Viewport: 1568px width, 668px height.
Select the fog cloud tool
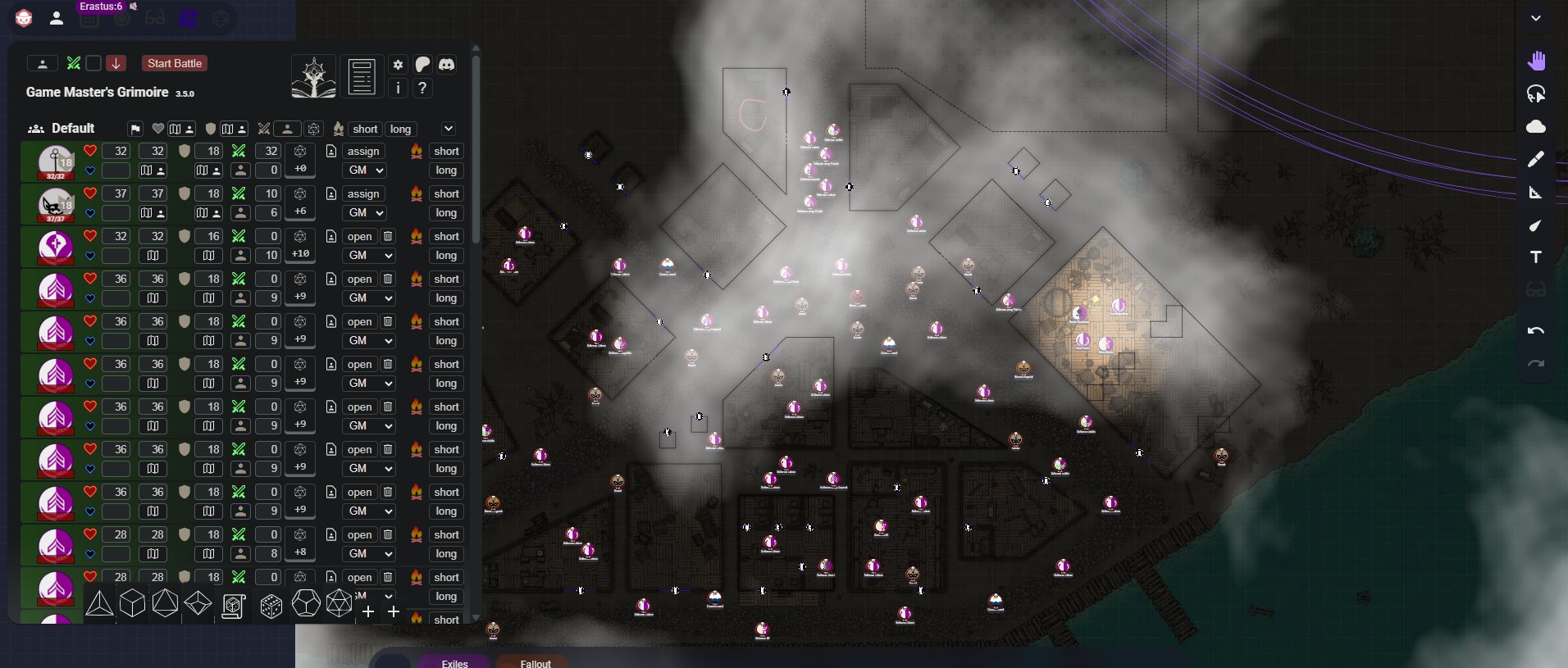click(1536, 126)
